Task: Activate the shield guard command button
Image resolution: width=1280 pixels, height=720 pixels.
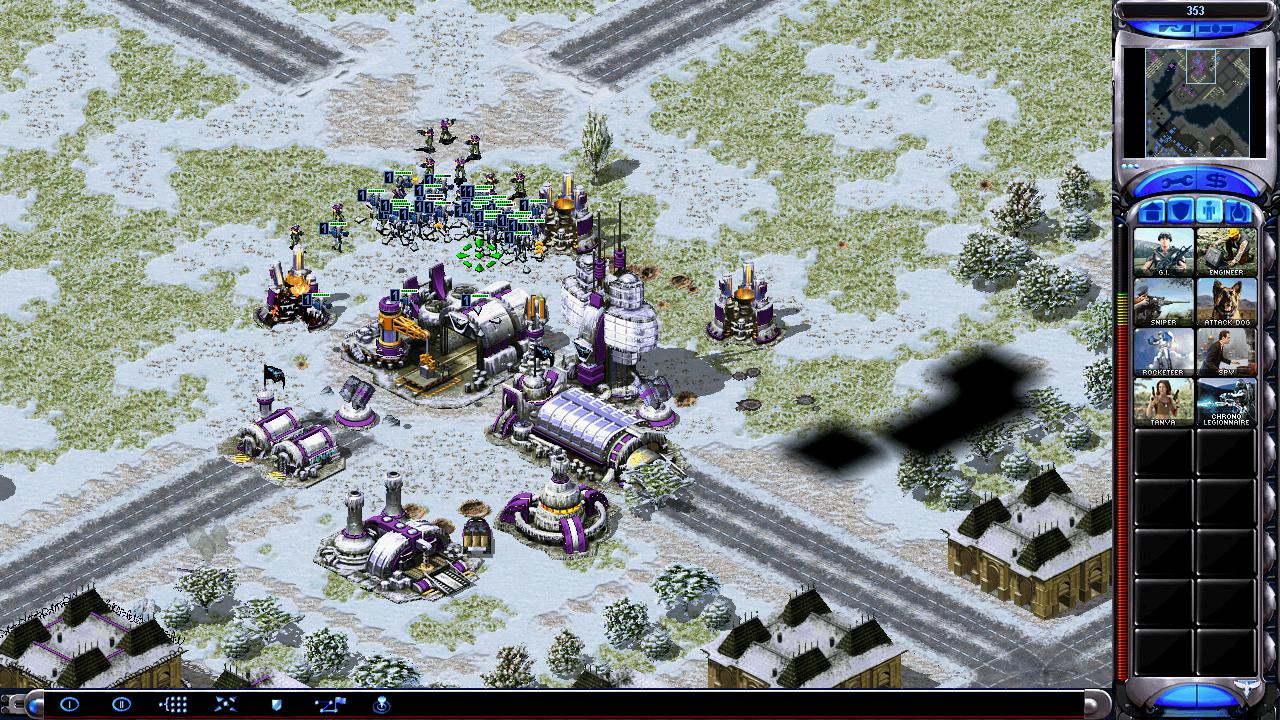Action: 277,704
